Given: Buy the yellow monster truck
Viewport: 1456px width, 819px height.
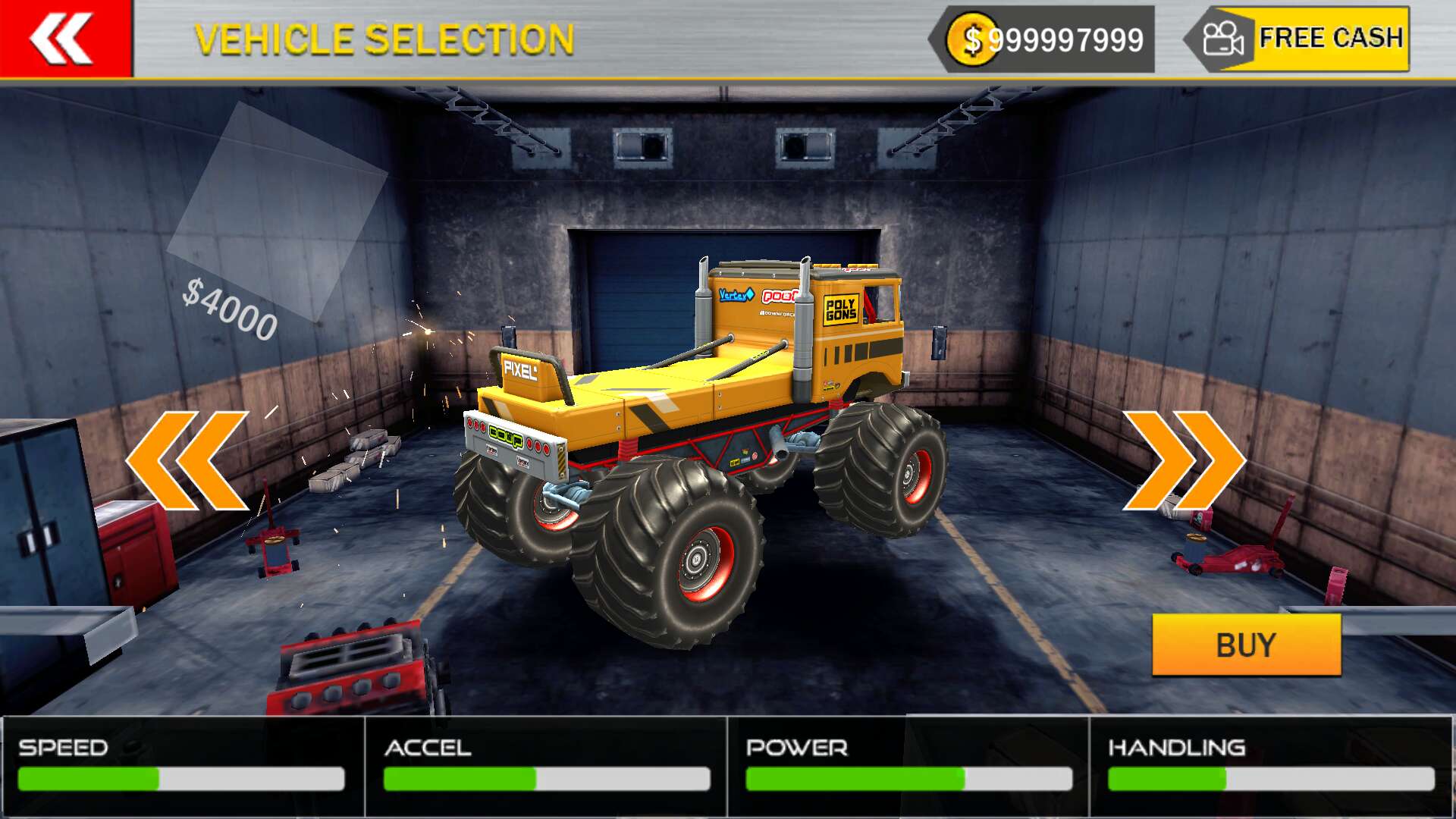Looking at the screenshot, I should [x=1246, y=645].
